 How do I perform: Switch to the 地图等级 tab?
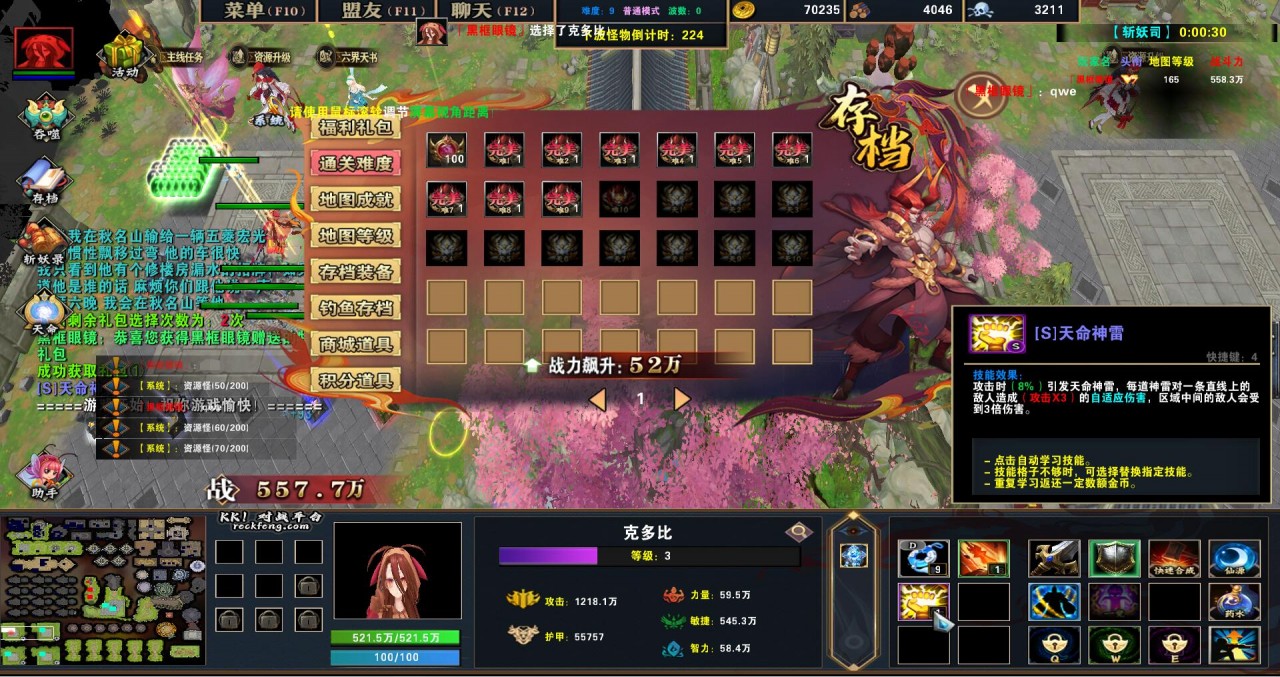pyautogui.click(x=355, y=236)
